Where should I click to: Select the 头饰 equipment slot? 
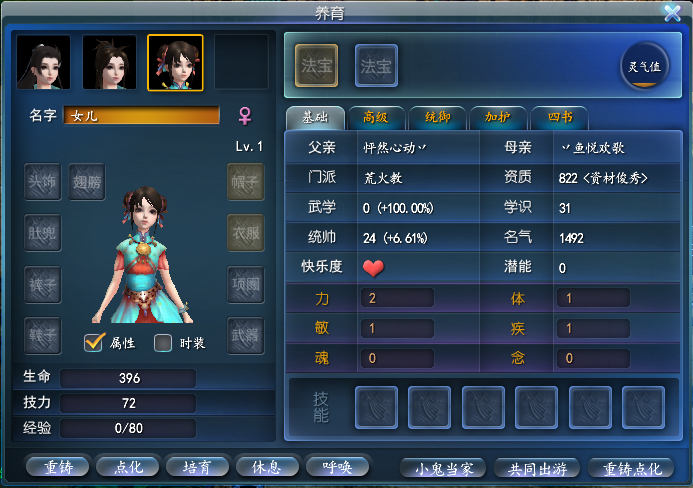pyautogui.click(x=42, y=182)
